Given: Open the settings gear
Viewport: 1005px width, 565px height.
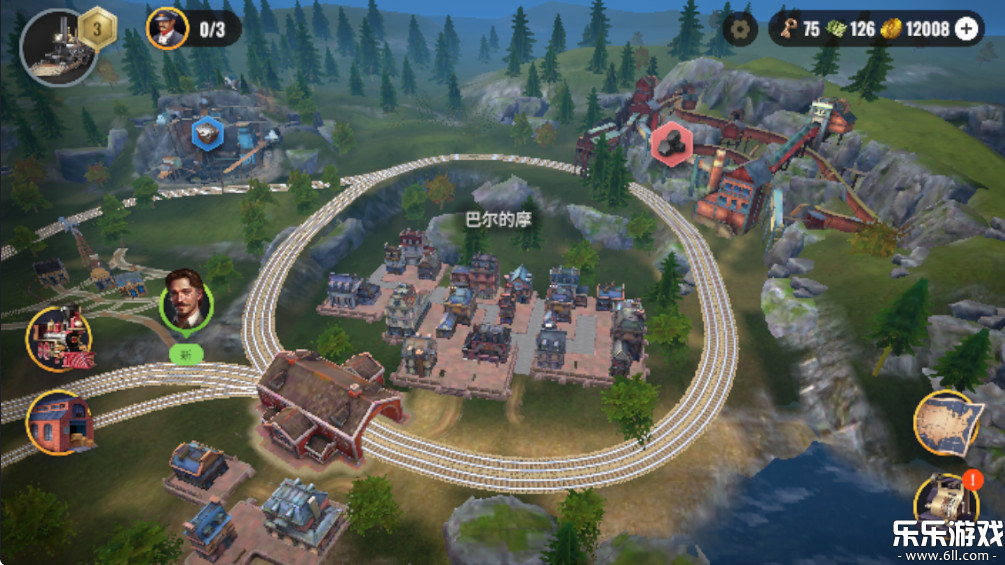Looking at the screenshot, I should tap(741, 29).
